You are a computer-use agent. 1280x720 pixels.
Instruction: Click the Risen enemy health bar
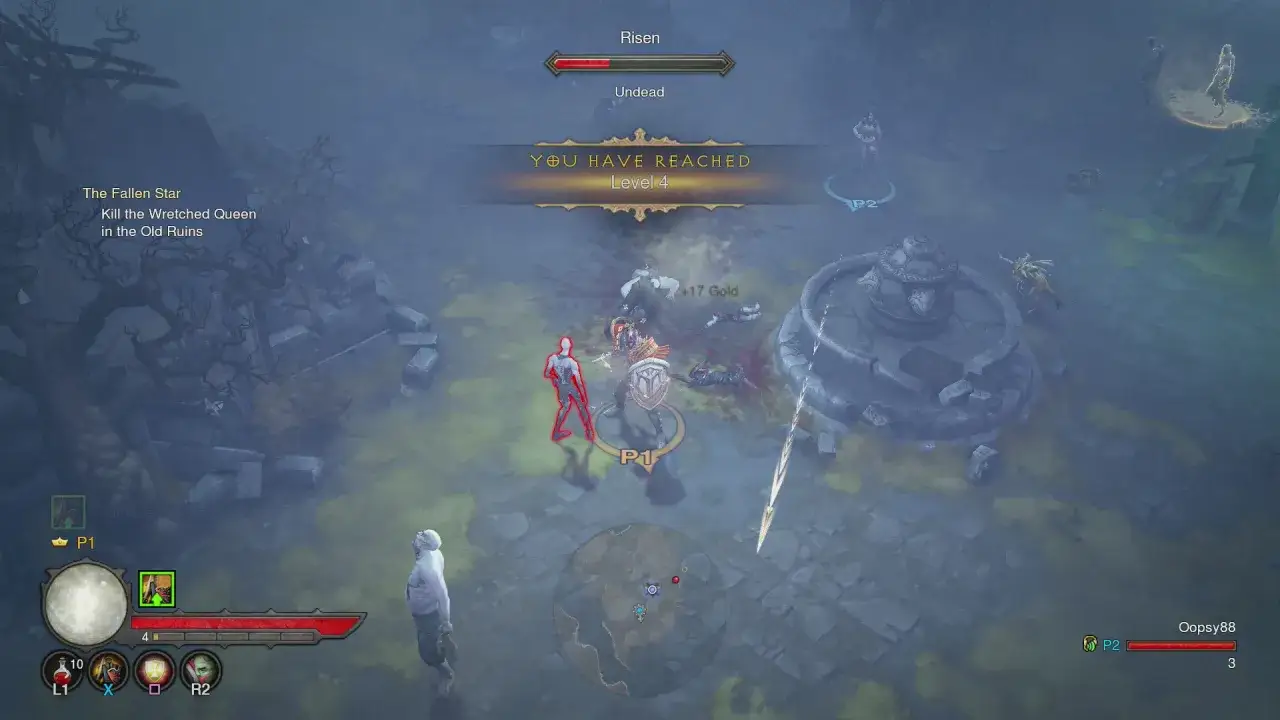point(640,63)
